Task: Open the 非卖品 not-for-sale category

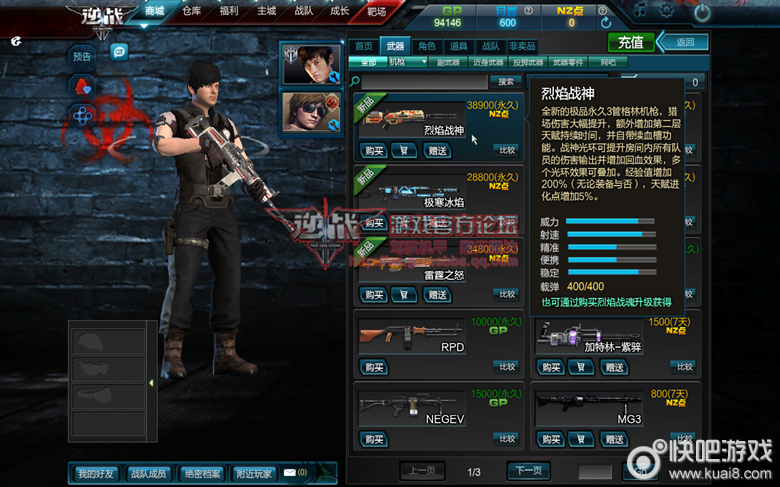Action: (522, 46)
